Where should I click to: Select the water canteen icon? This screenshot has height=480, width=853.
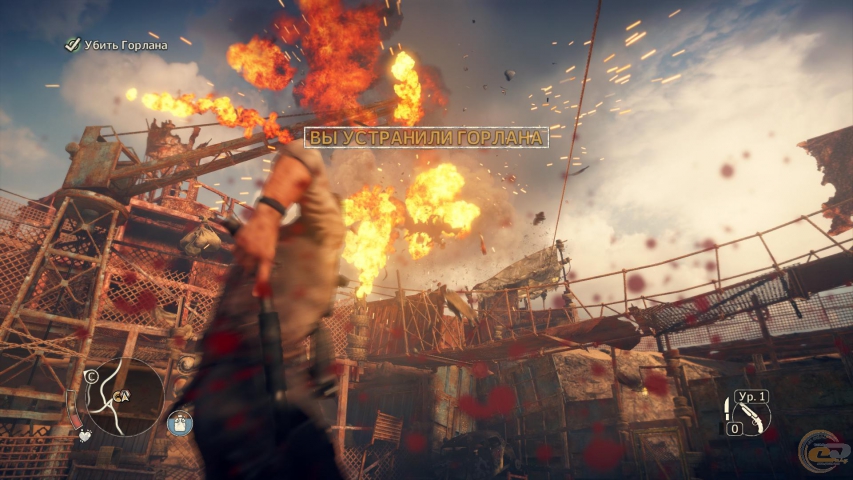coord(179,423)
